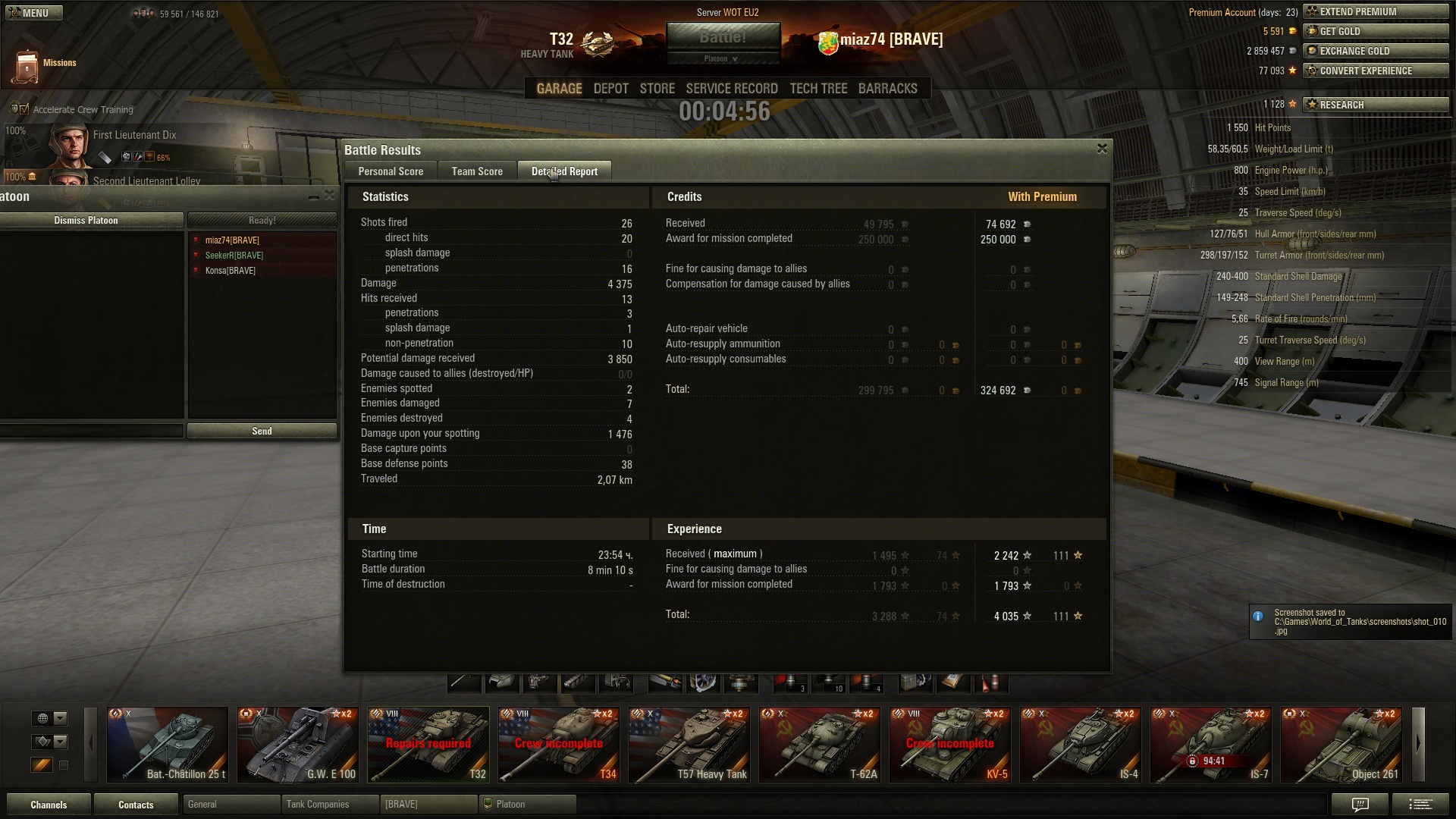
Task: Click the Get Gold button
Action: tap(1375, 31)
